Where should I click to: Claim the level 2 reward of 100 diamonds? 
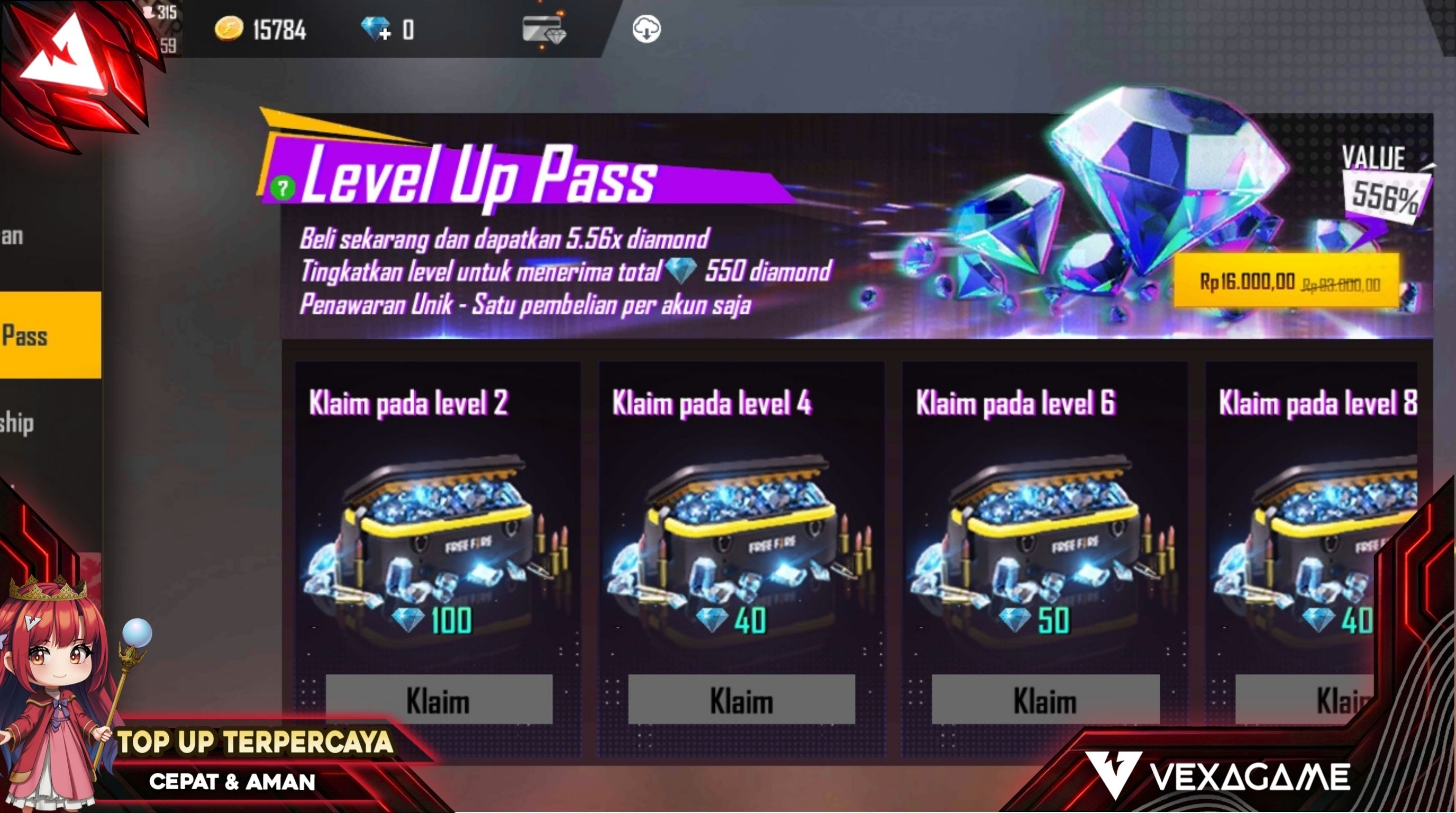(x=439, y=700)
